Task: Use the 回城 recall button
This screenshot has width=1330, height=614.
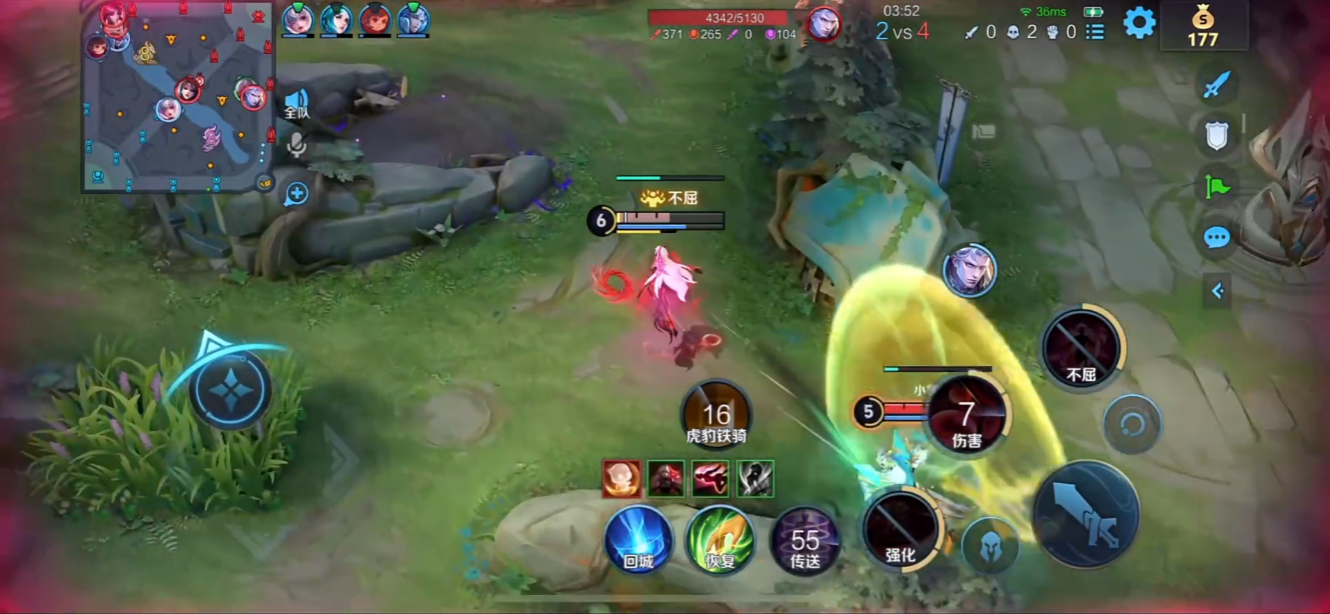Action: [x=638, y=541]
